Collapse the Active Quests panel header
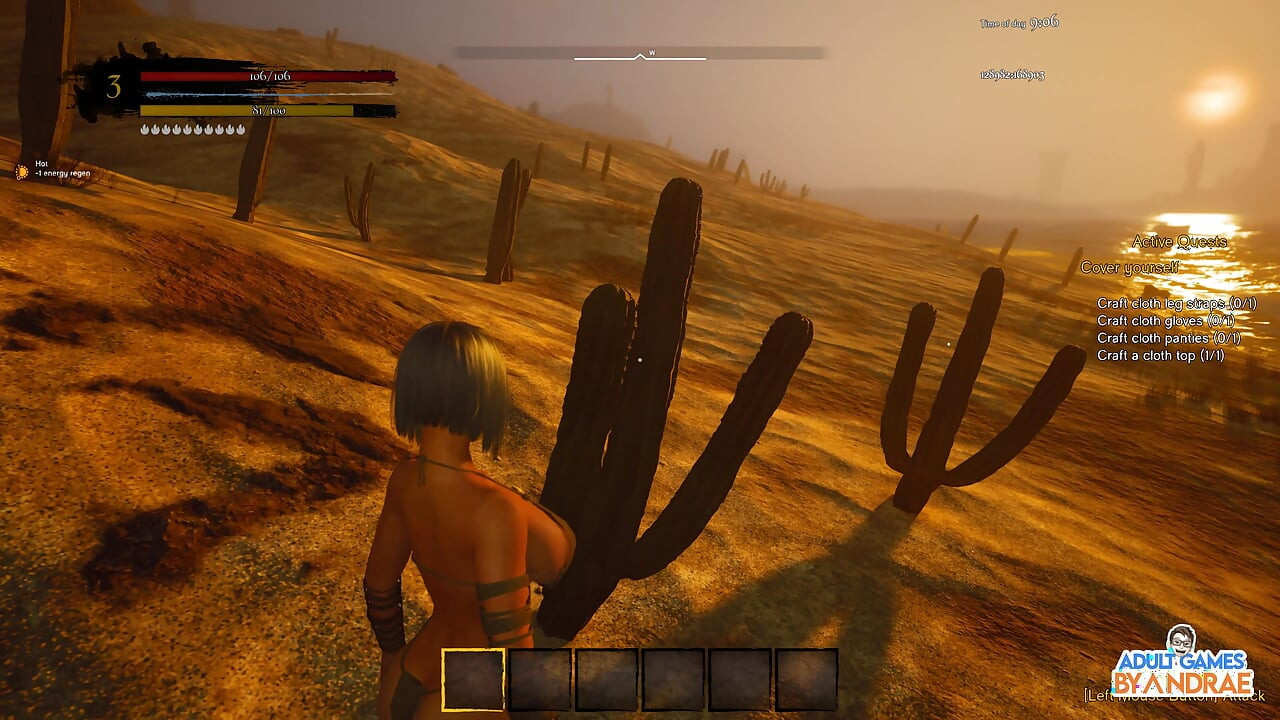Viewport: 1280px width, 720px height. (1180, 241)
